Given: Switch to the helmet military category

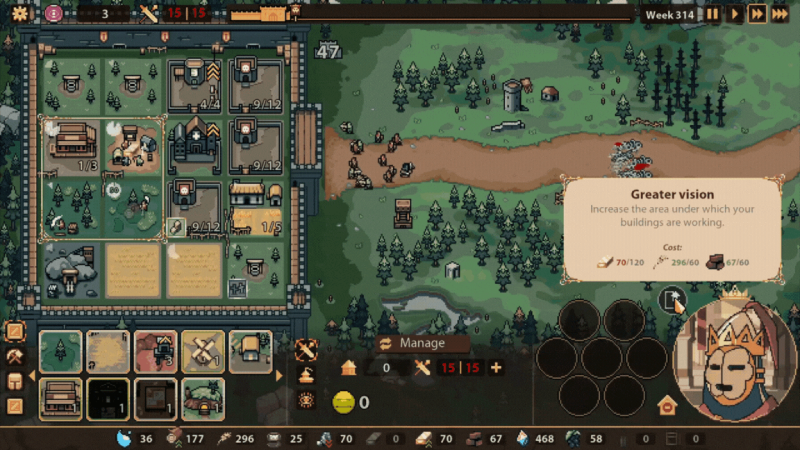Looking at the screenshot, I should pos(15,381).
